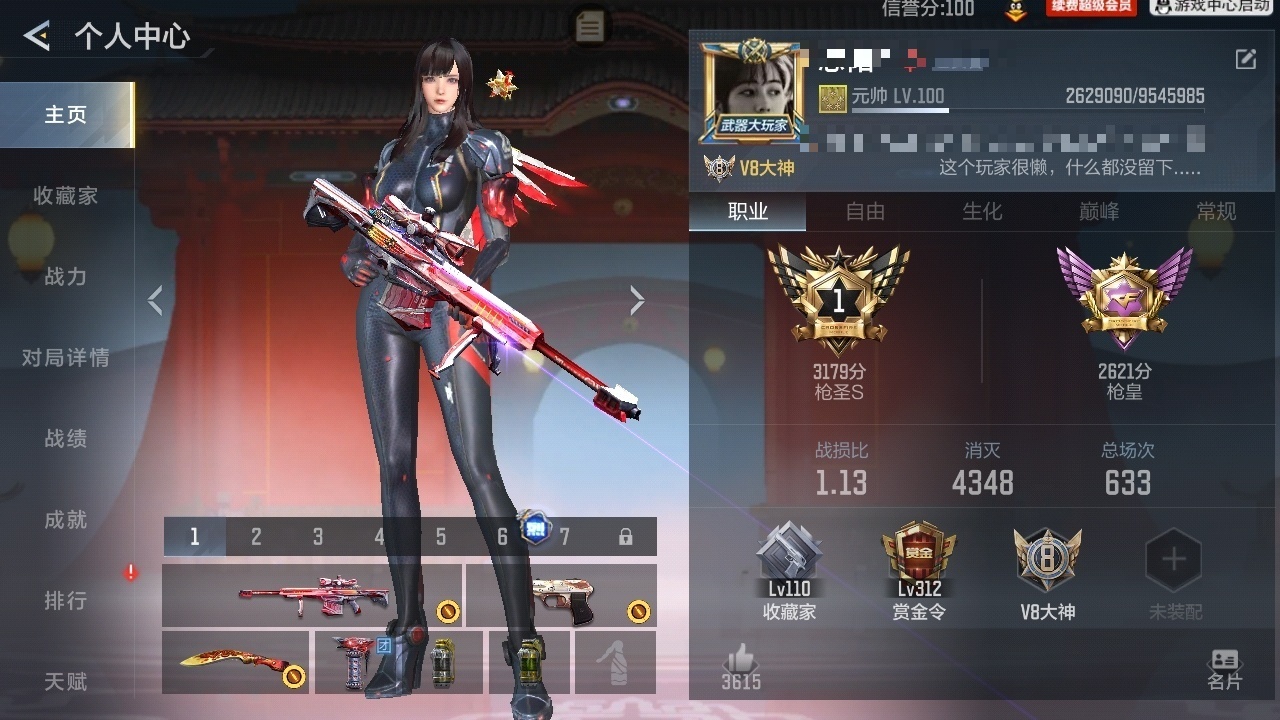Select 排行 with the red notification dot
The width and height of the screenshot is (1280, 720).
click(x=67, y=600)
